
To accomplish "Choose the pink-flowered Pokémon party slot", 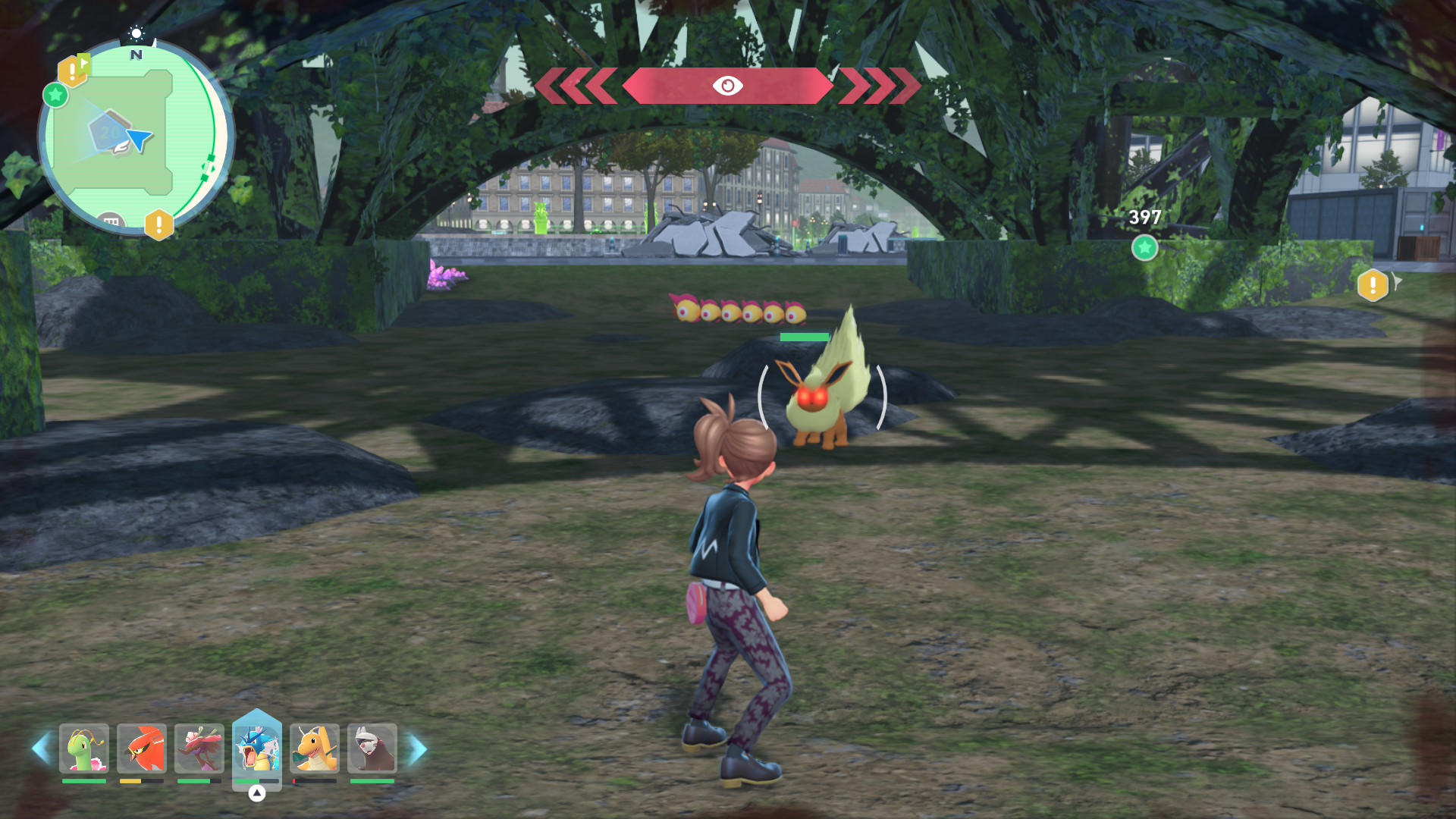I will click(x=199, y=748).
